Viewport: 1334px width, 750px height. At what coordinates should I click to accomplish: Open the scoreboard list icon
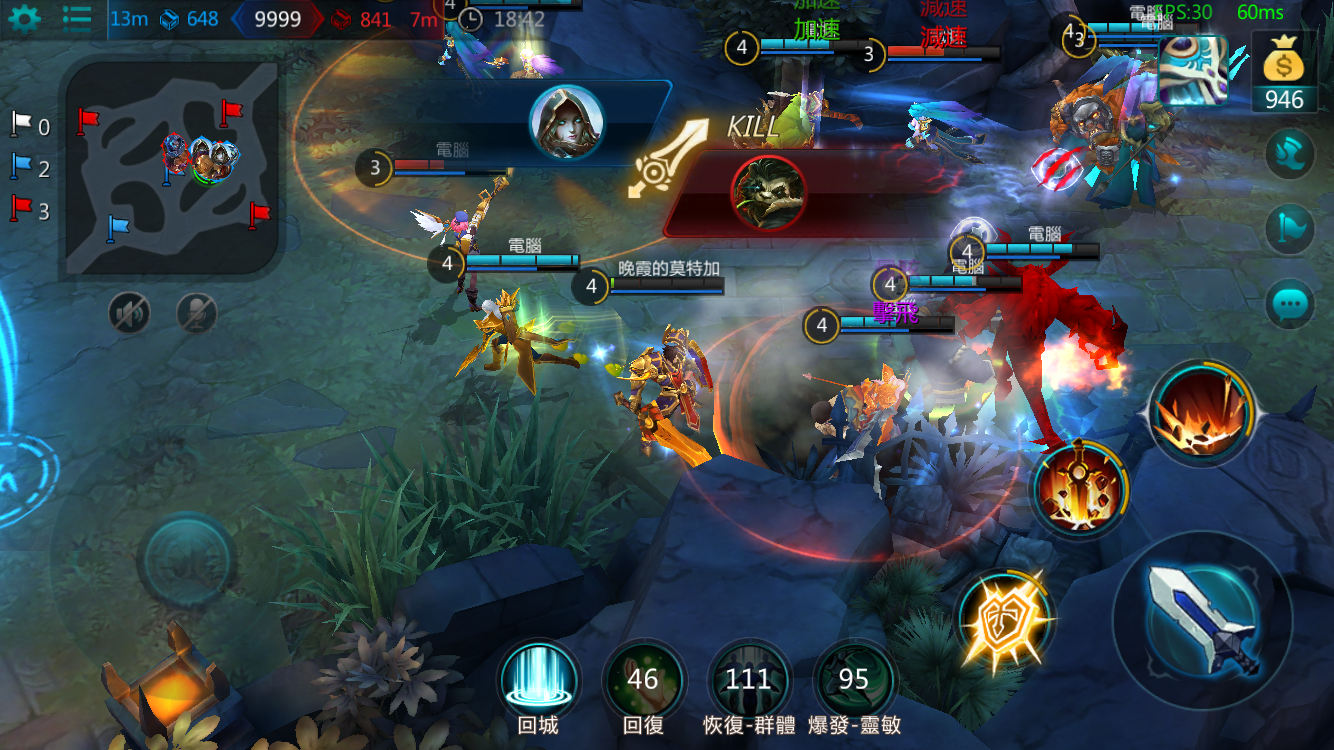(x=77, y=18)
